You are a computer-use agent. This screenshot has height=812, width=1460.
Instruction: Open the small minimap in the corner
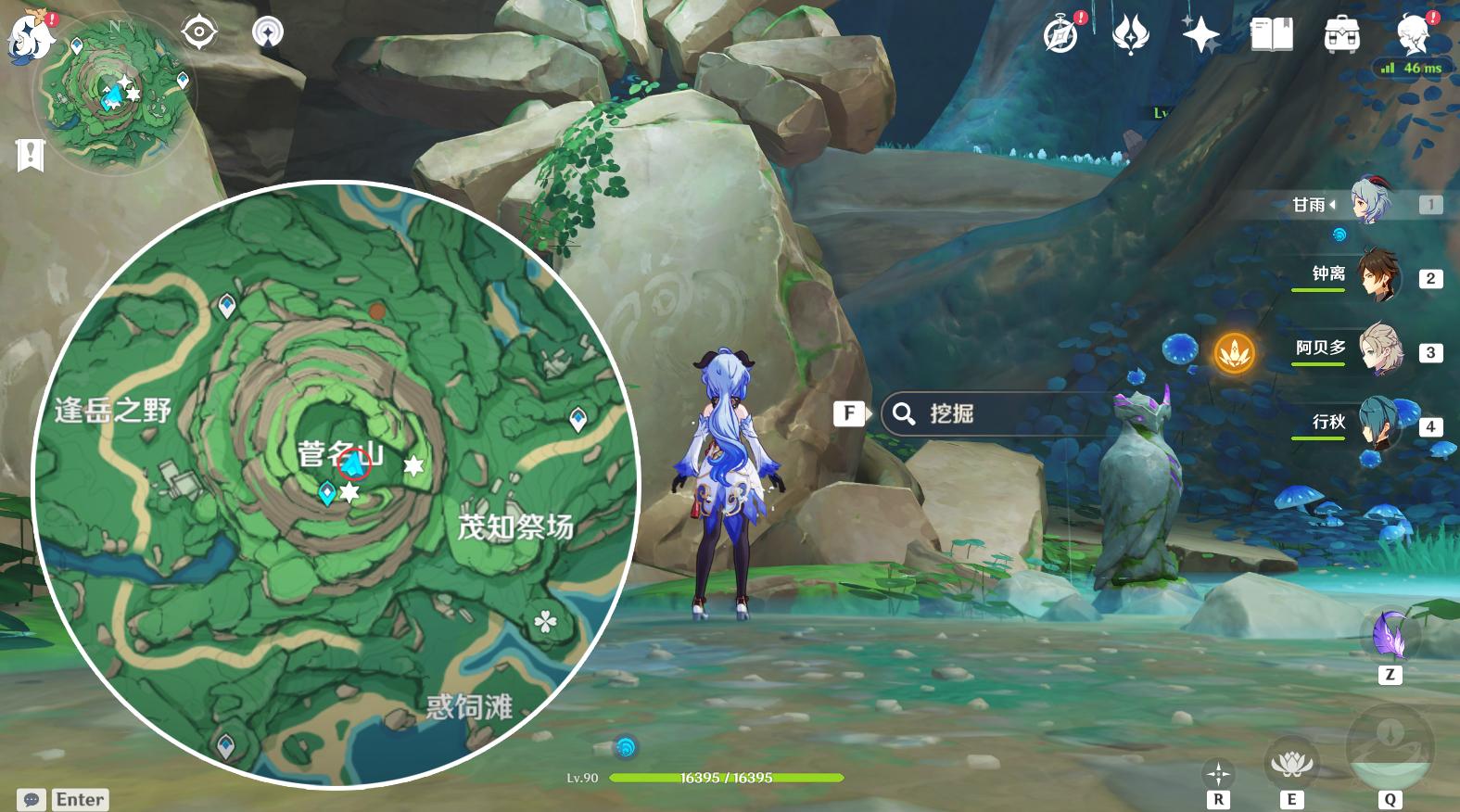click(113, 94)
